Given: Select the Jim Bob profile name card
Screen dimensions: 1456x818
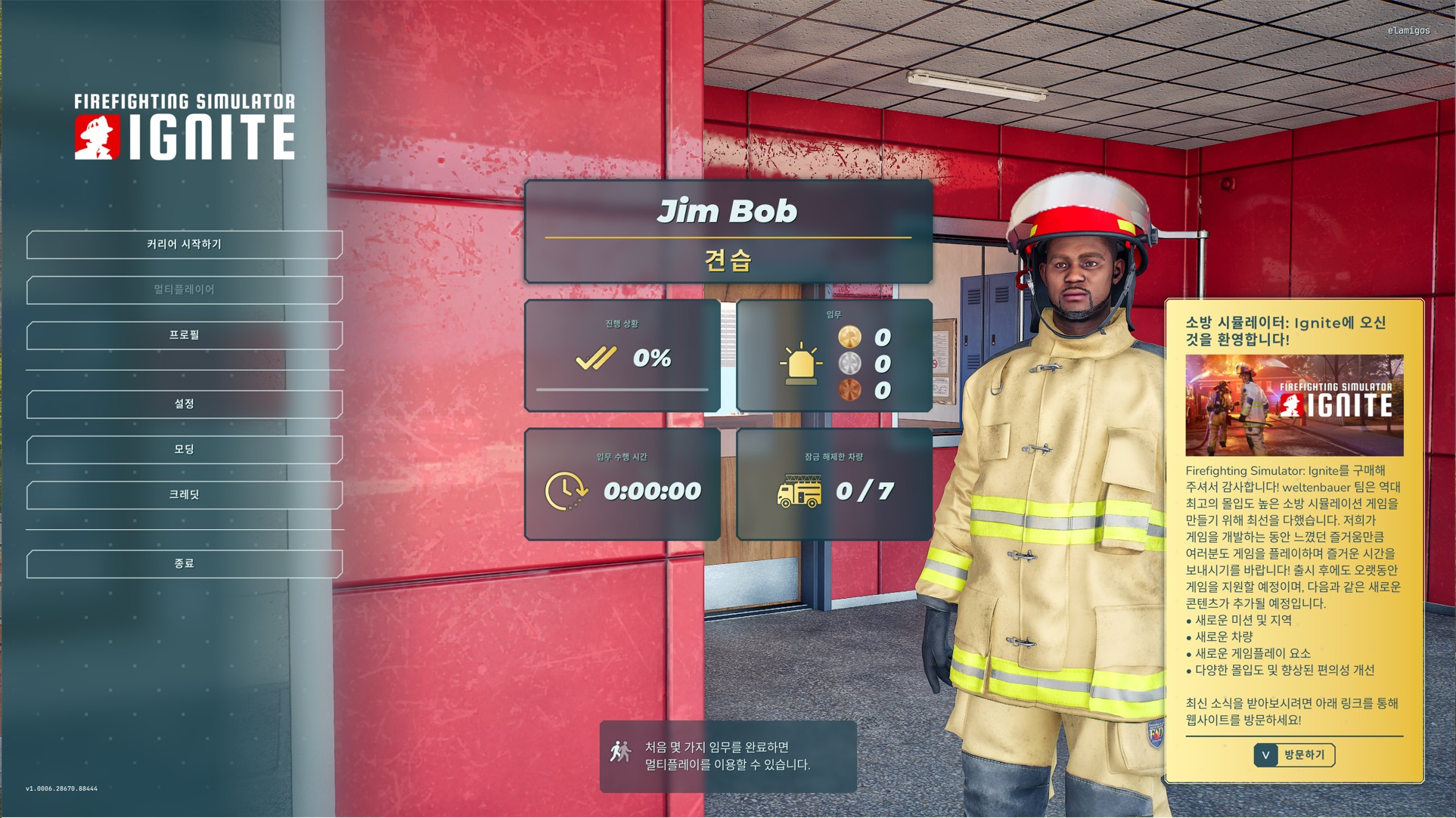Looking at the screenshot, I should tap(728, 231).
